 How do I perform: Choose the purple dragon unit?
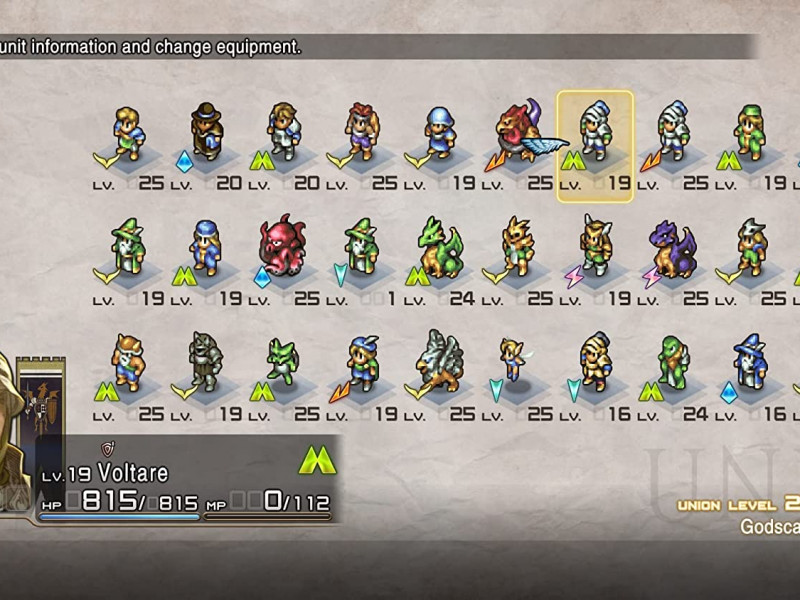coord(672,246)
